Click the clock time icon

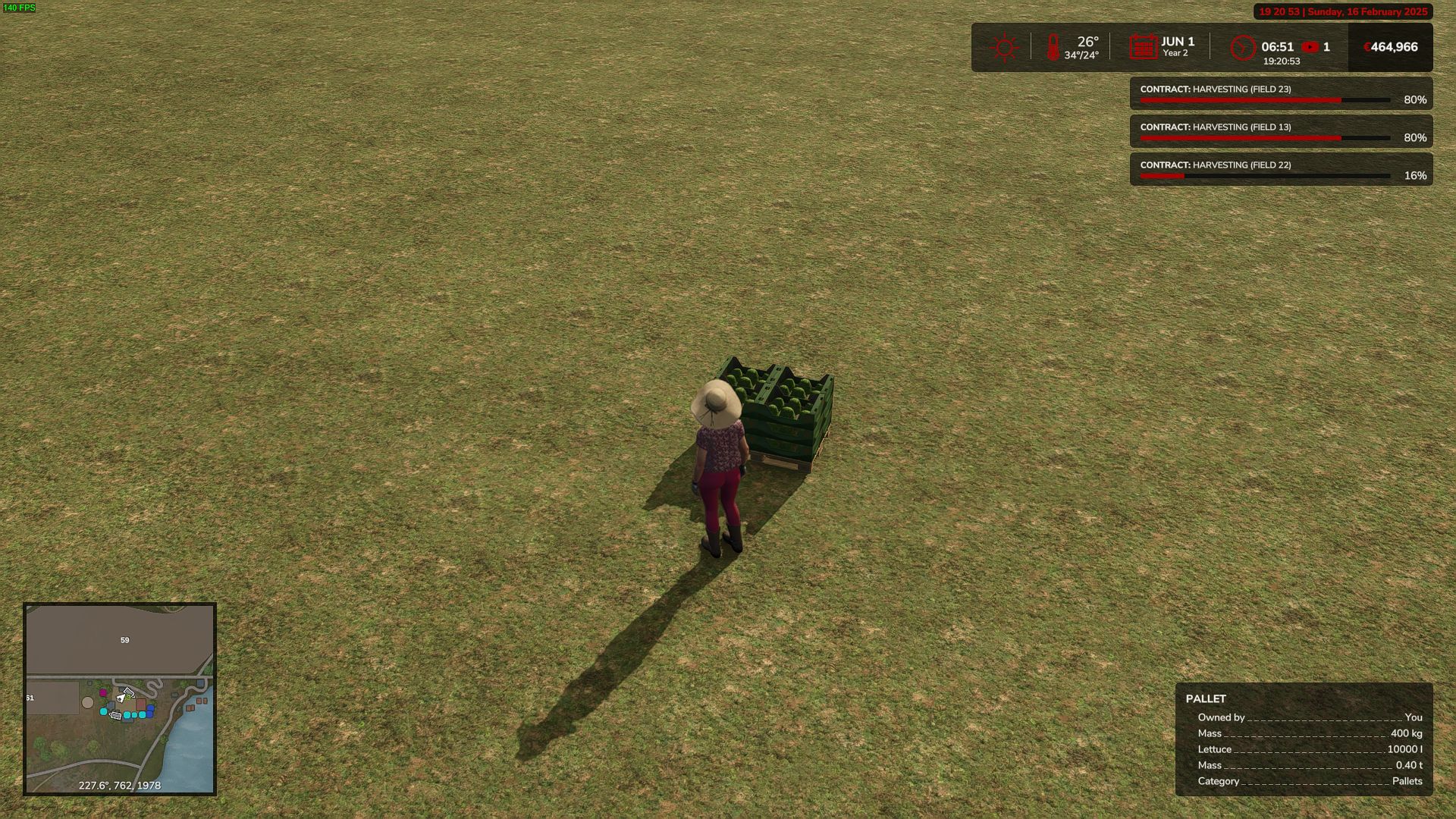point(1243,48)
